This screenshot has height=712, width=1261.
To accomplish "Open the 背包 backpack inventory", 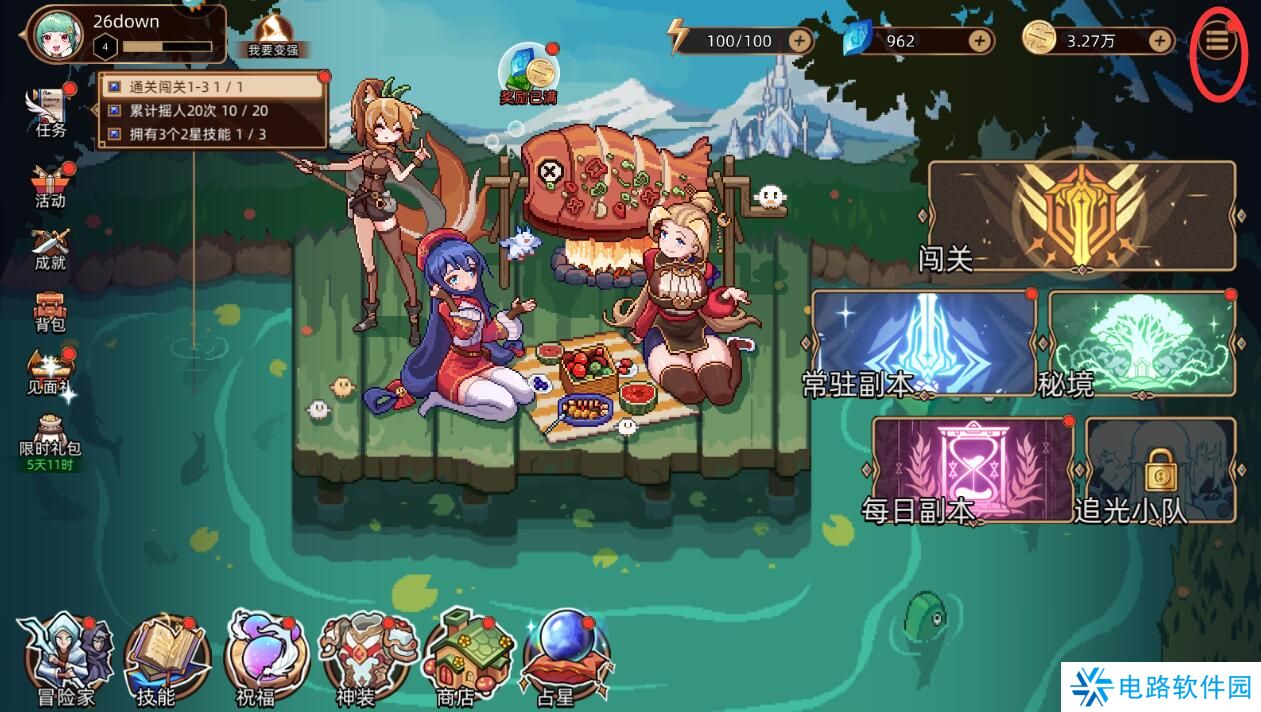I will [x=50, y=310].
